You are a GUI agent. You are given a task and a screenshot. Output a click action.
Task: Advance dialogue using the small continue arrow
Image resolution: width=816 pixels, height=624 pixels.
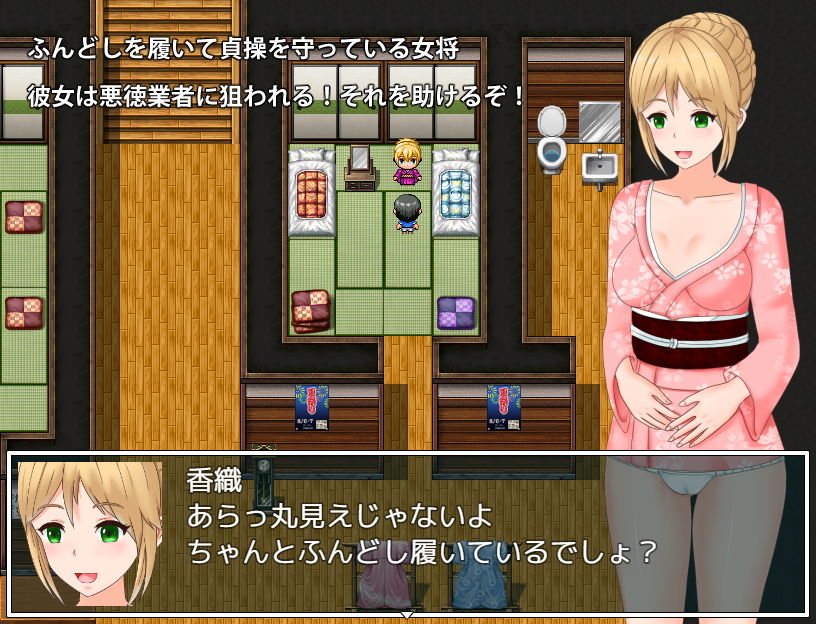tap(407, 613)
